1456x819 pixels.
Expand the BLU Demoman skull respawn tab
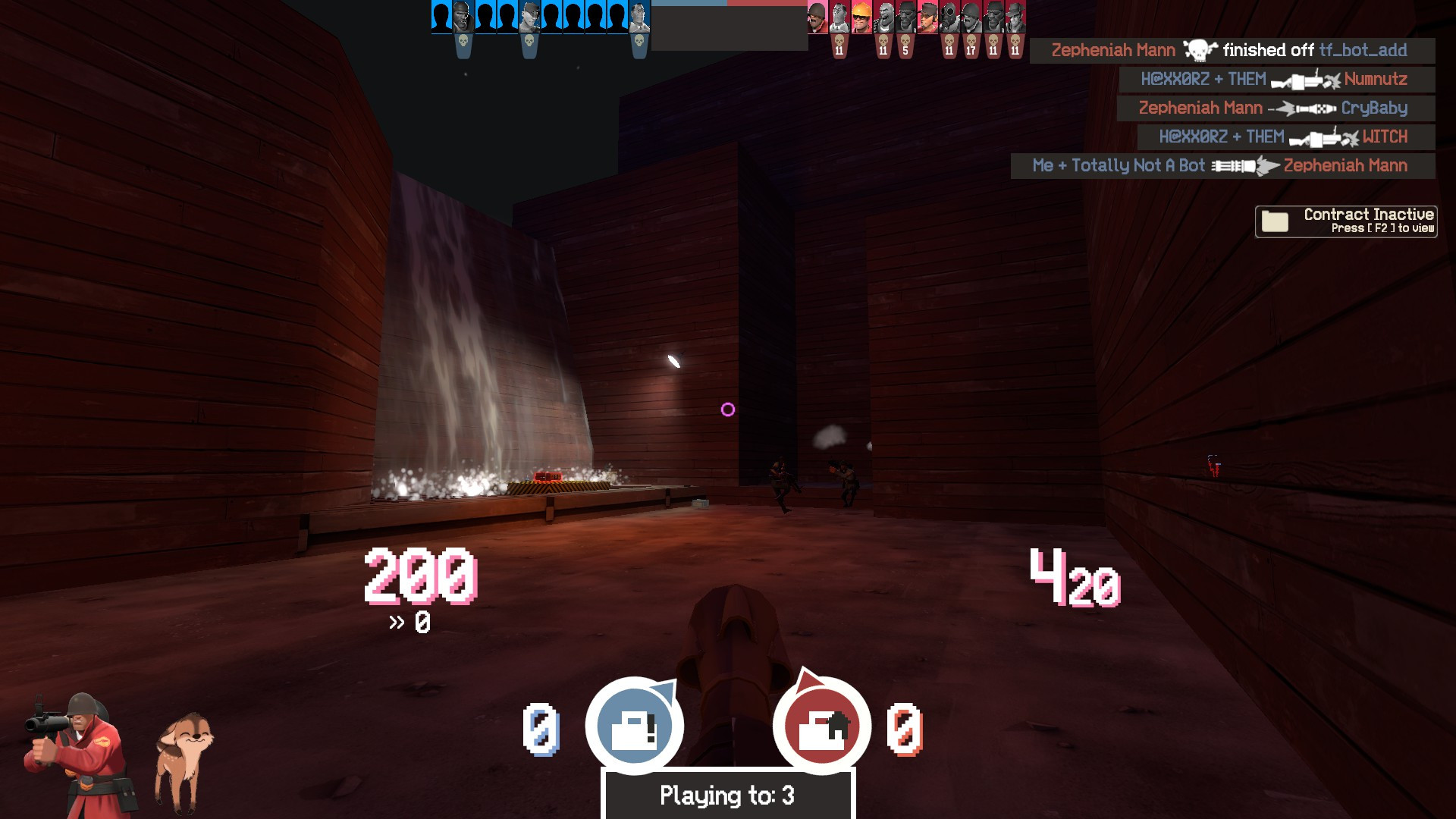point(463,44)
